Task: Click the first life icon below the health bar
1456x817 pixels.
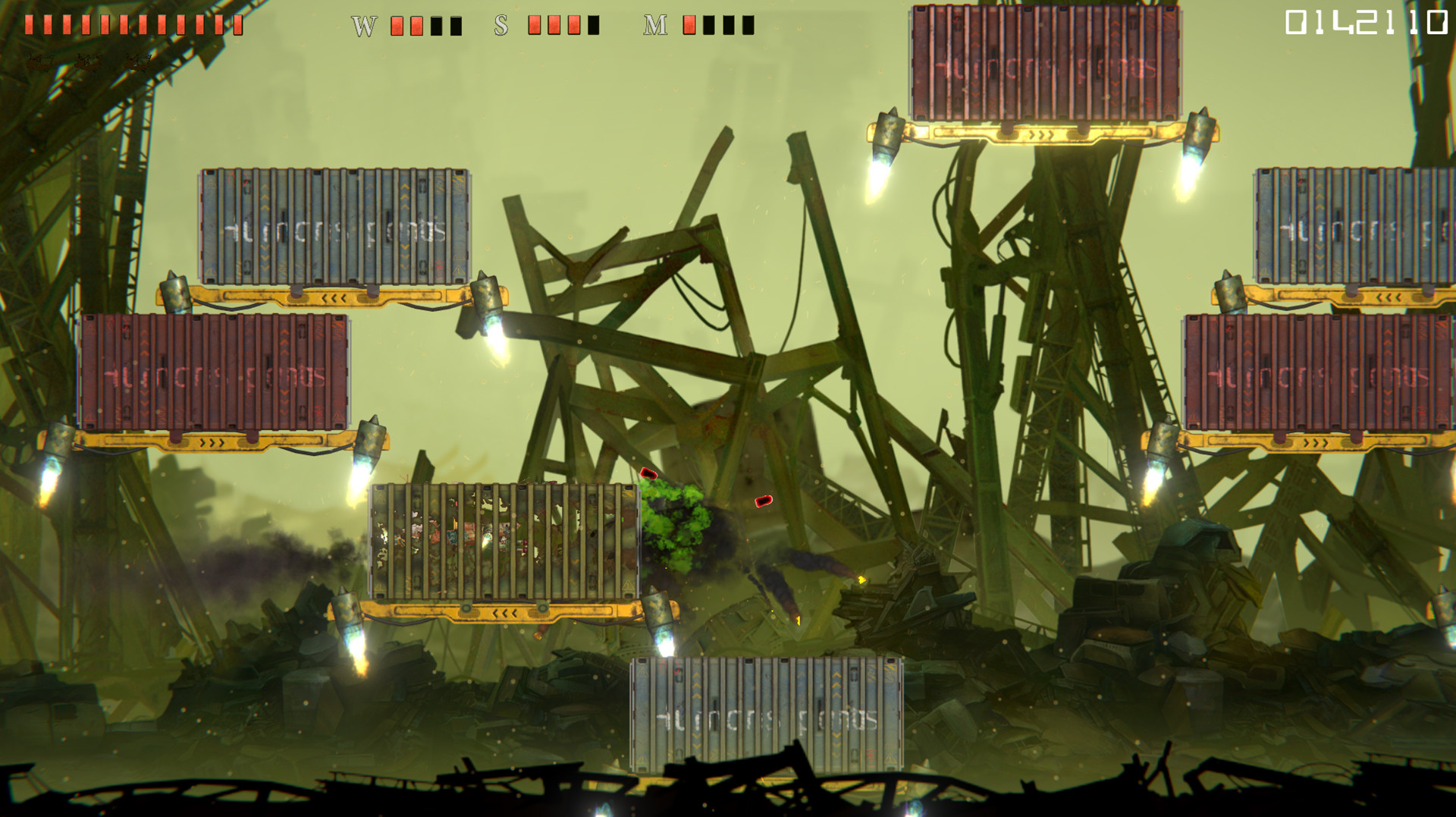Action: tap(40, 63)
